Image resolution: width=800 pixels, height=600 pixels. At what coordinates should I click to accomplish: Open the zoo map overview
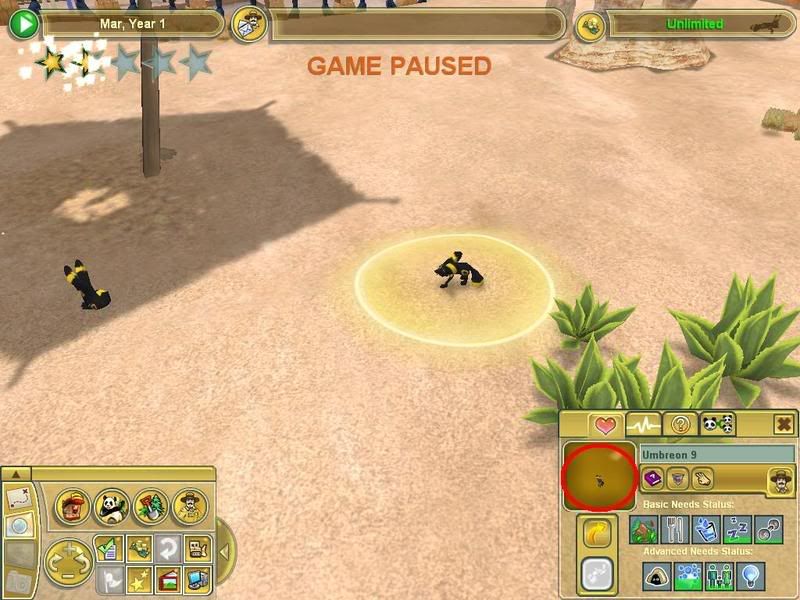[17, 496]
